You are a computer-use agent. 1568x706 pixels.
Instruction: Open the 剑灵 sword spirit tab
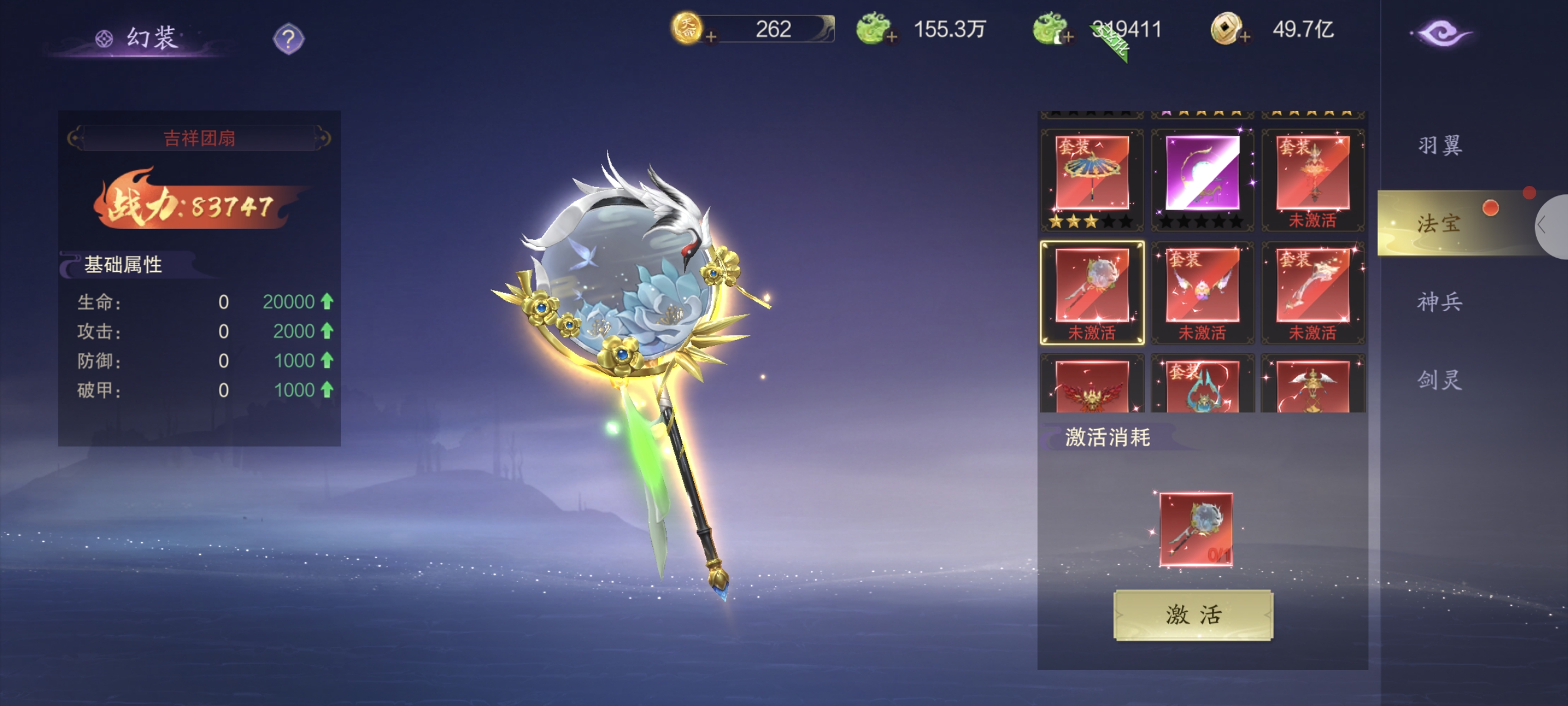pos(1439,380)
